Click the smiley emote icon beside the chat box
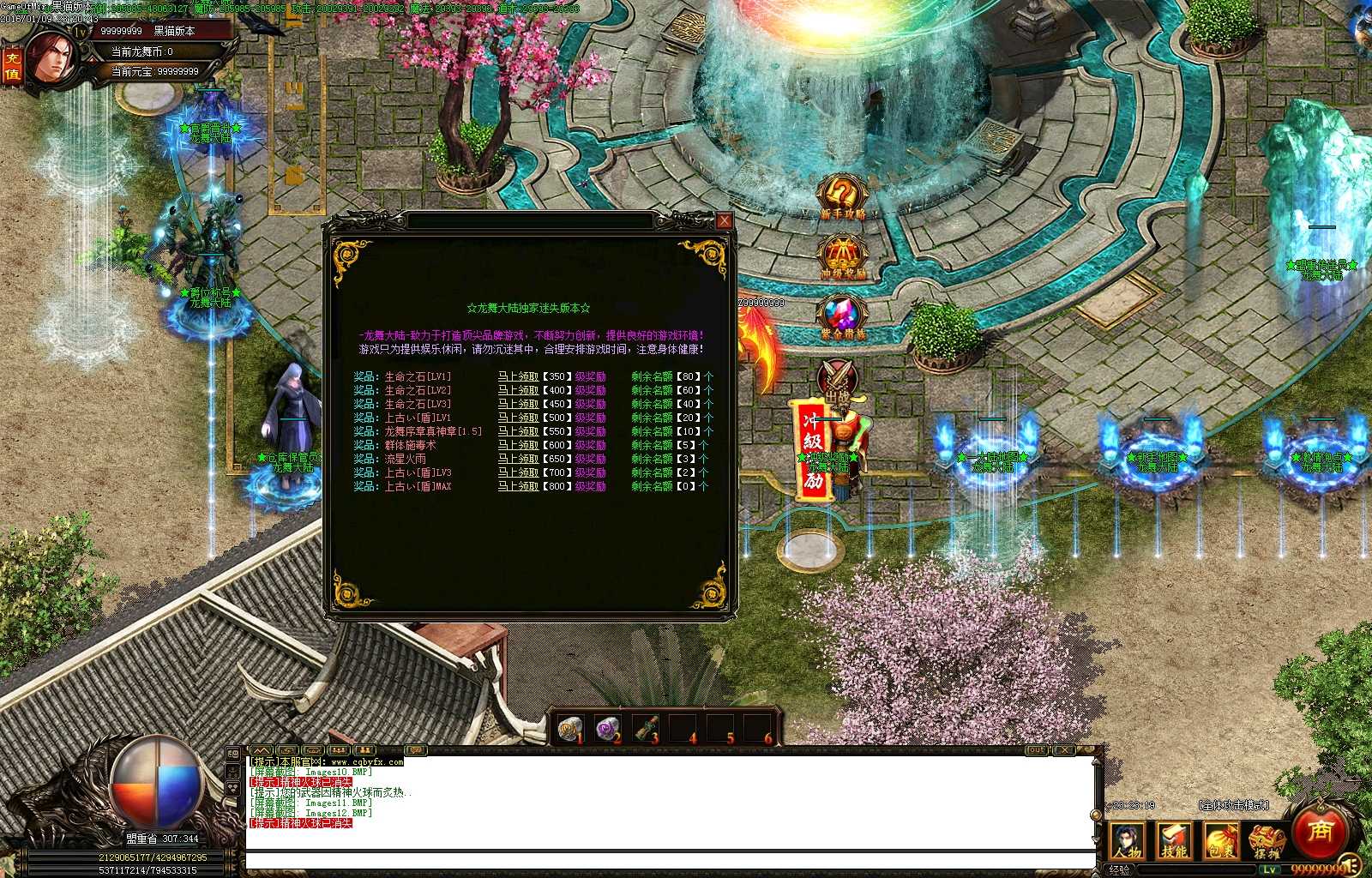This screenshot has width=1372, height=878. pyautogui.click(x=232, y=753)
